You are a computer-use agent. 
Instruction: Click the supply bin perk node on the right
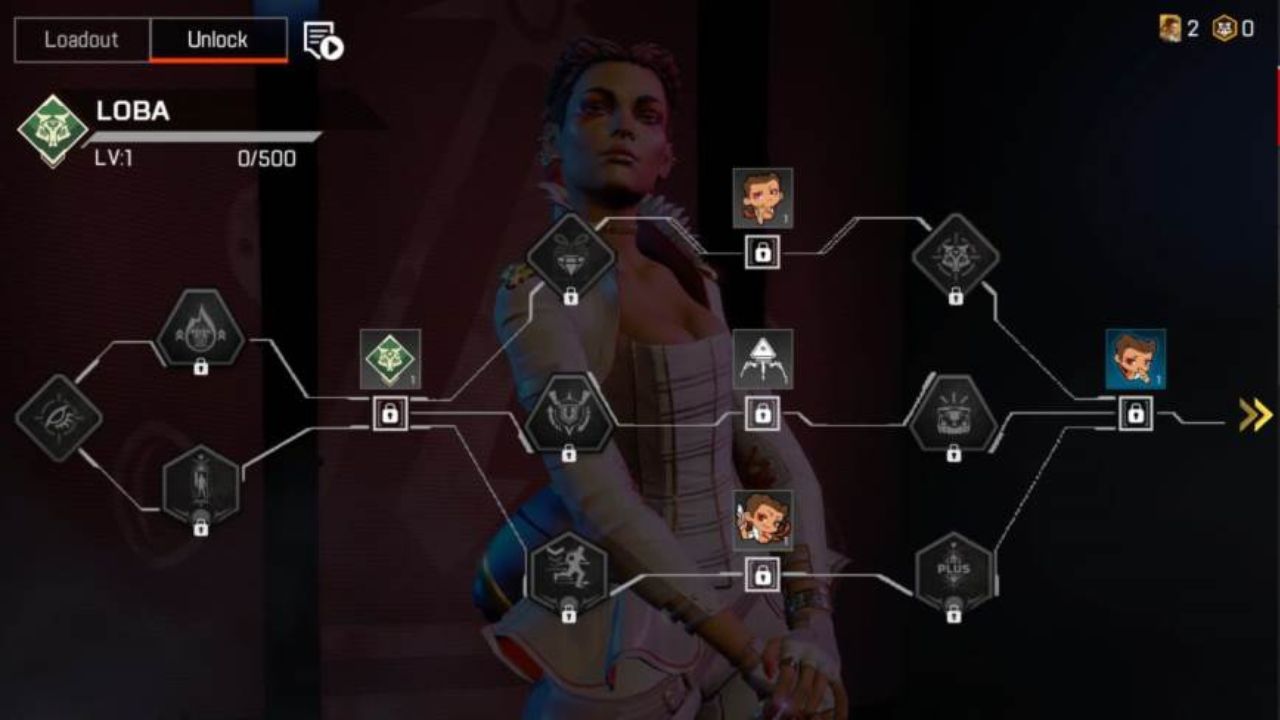click(955, 415)
